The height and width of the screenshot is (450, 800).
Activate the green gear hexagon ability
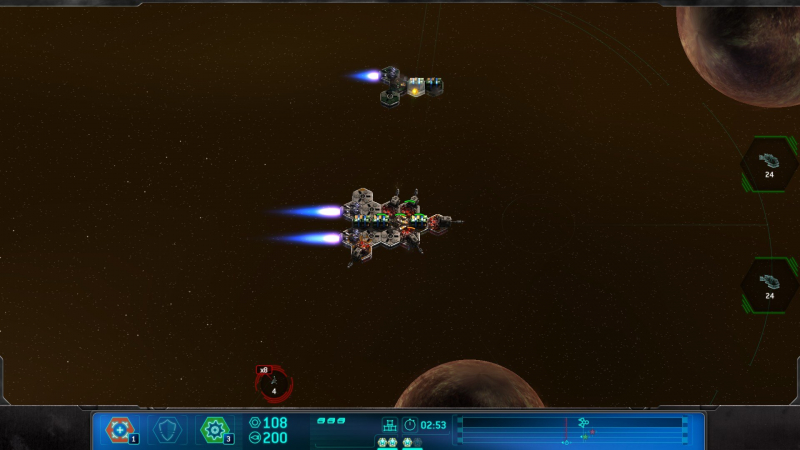pos(214,430)
